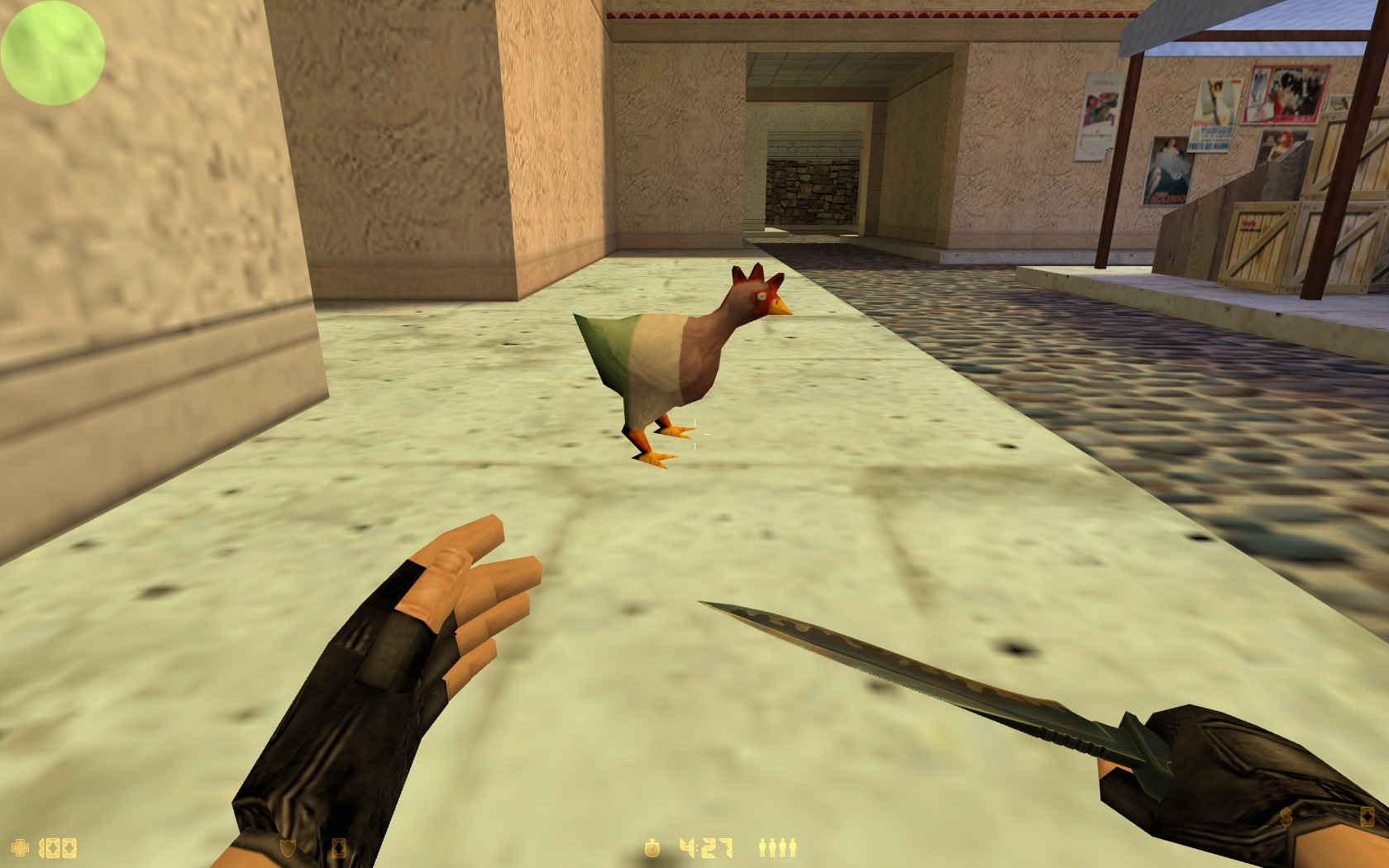Click the first player silhouette in the count display
Image resolution: width=1389 pixels, height=868 pixels.
click(761, 848)
